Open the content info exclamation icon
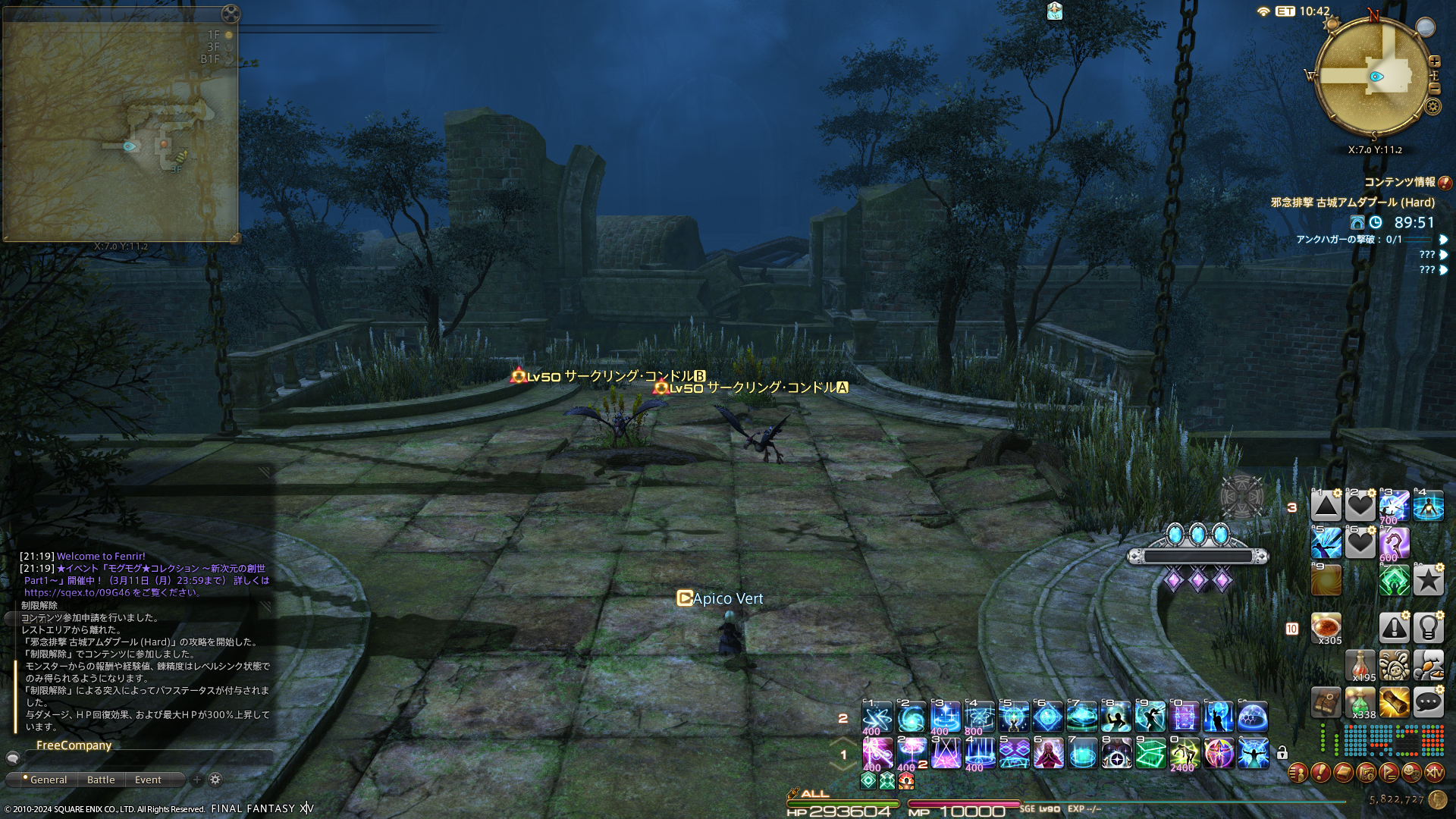 1445,183
